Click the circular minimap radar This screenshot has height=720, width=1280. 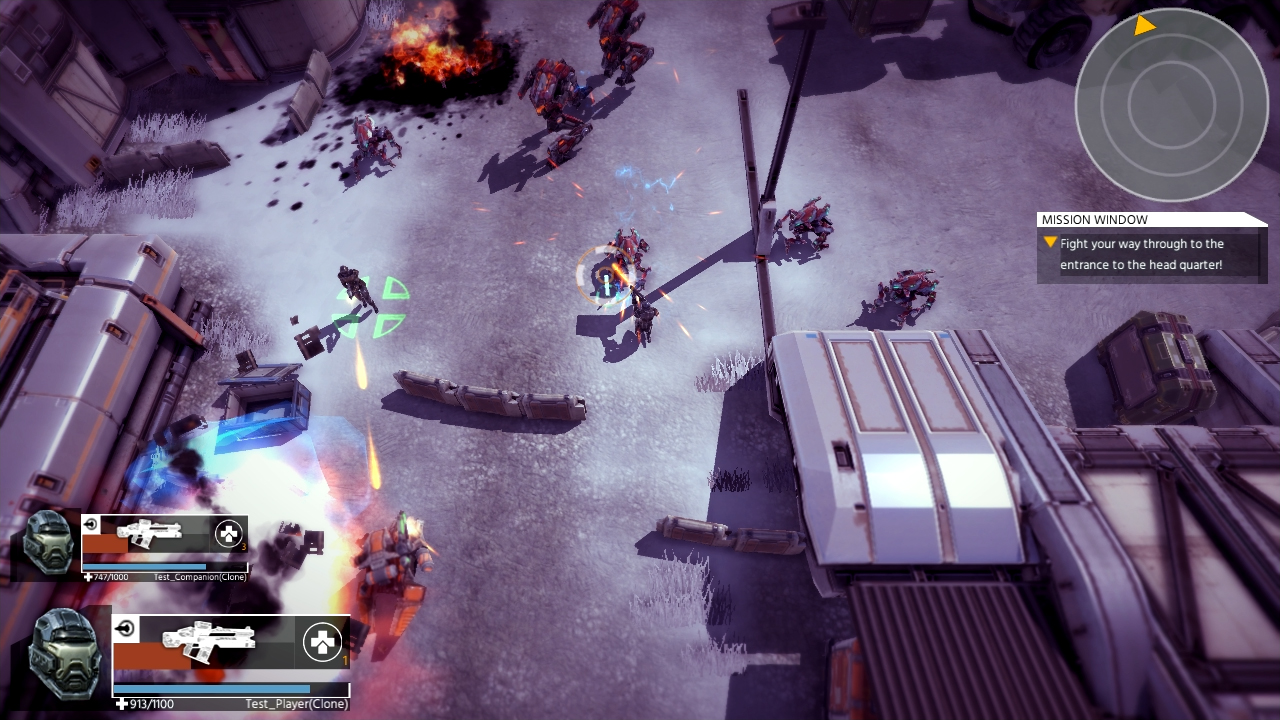click(x=1171, y=104)
